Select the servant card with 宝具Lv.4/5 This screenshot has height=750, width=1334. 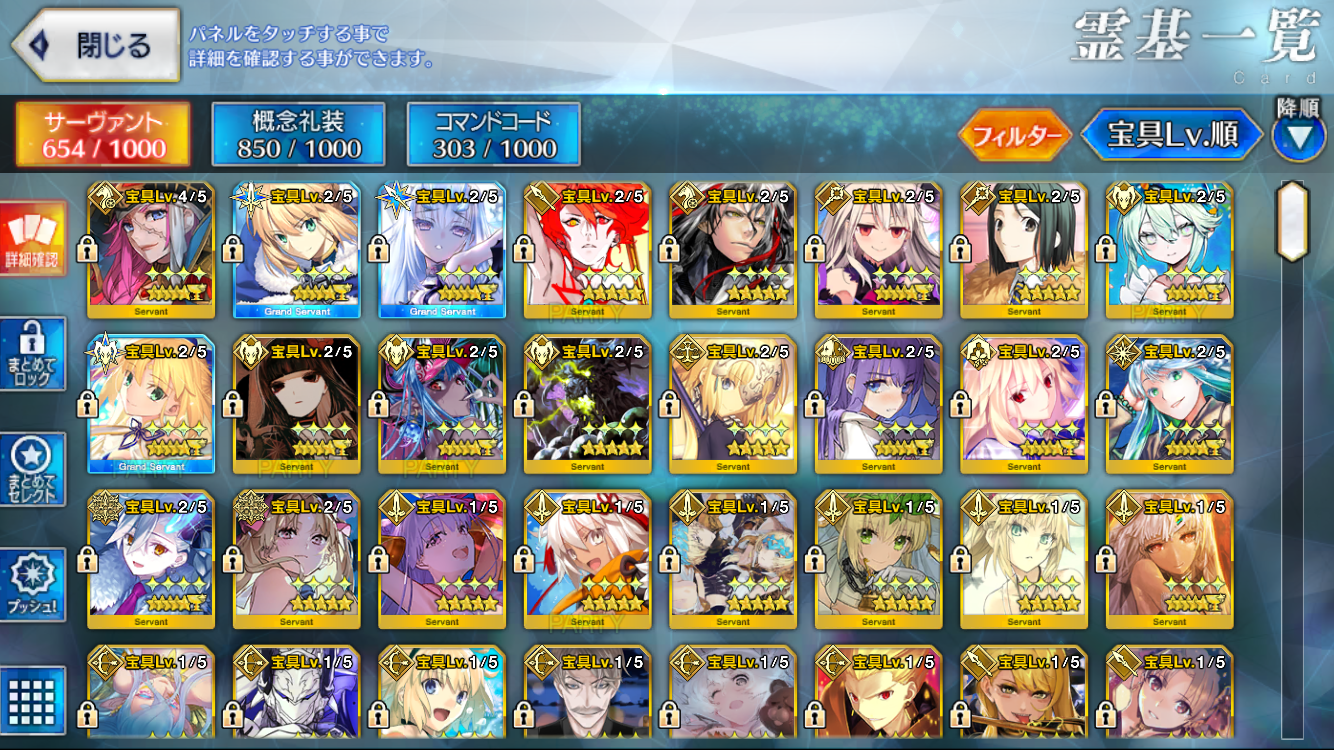[x=150, y=250]
